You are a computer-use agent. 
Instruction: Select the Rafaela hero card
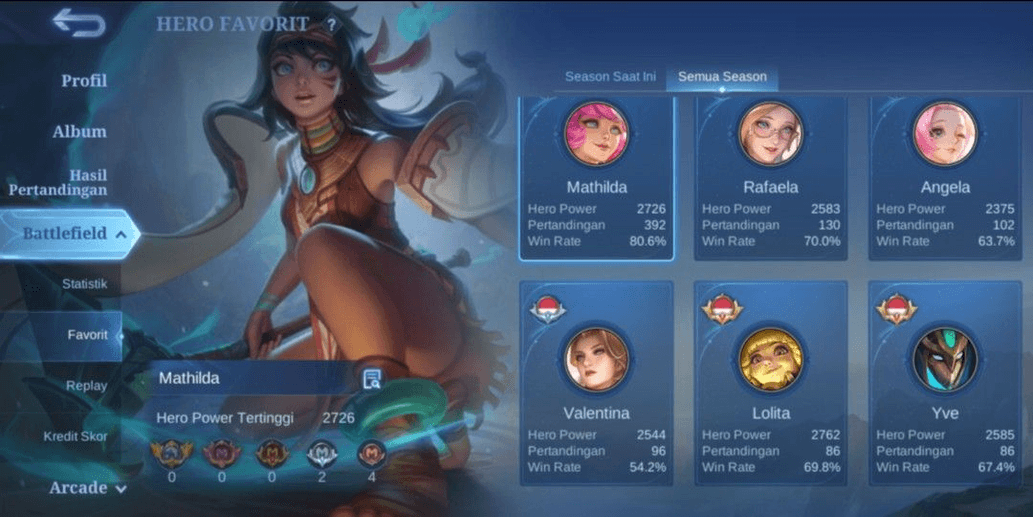click(x=770, y=178)
